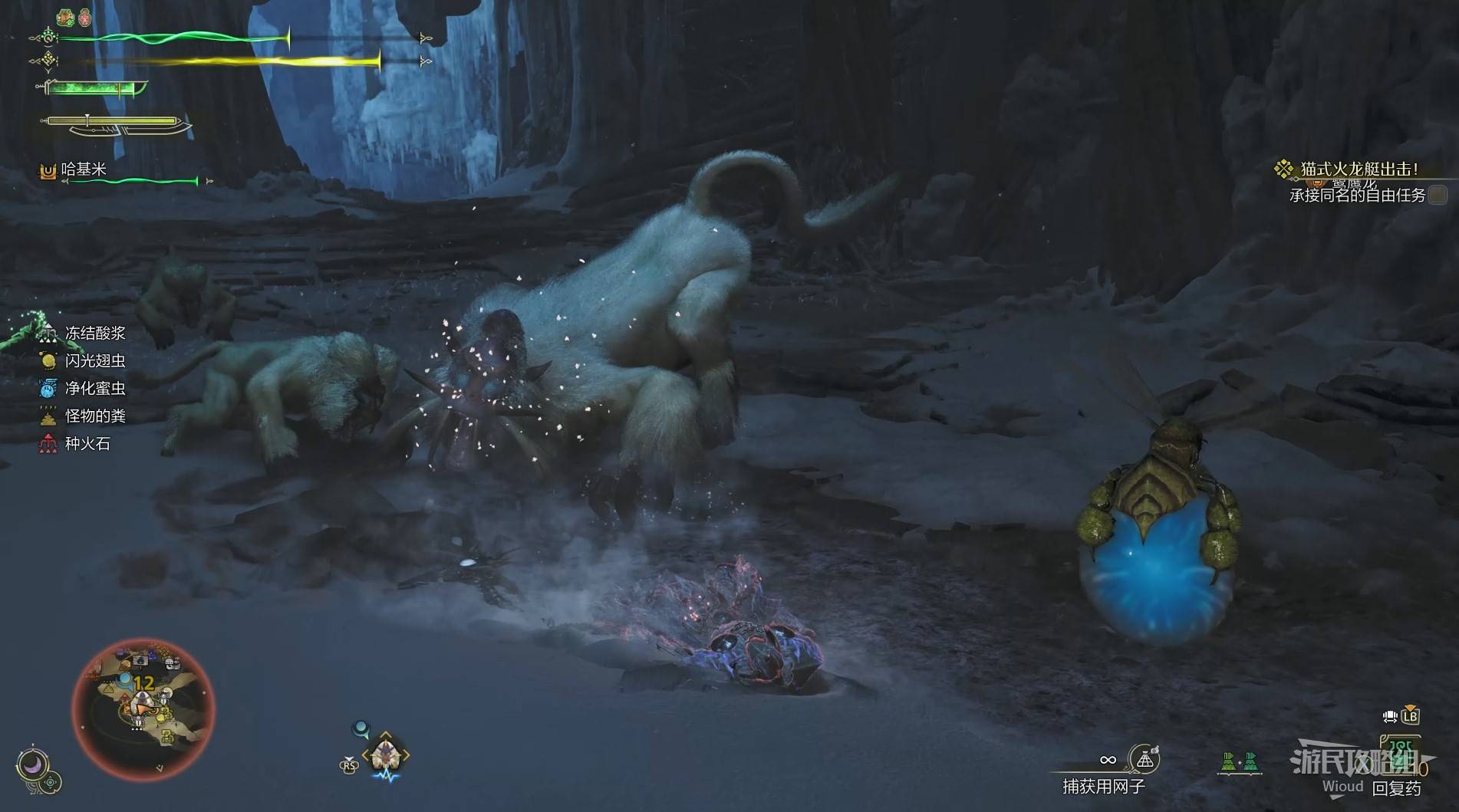Select 冻结酸浆 in the environment list
Image resolution: width=1459 pixels, height=812 pixels.
tap(94, 334)
